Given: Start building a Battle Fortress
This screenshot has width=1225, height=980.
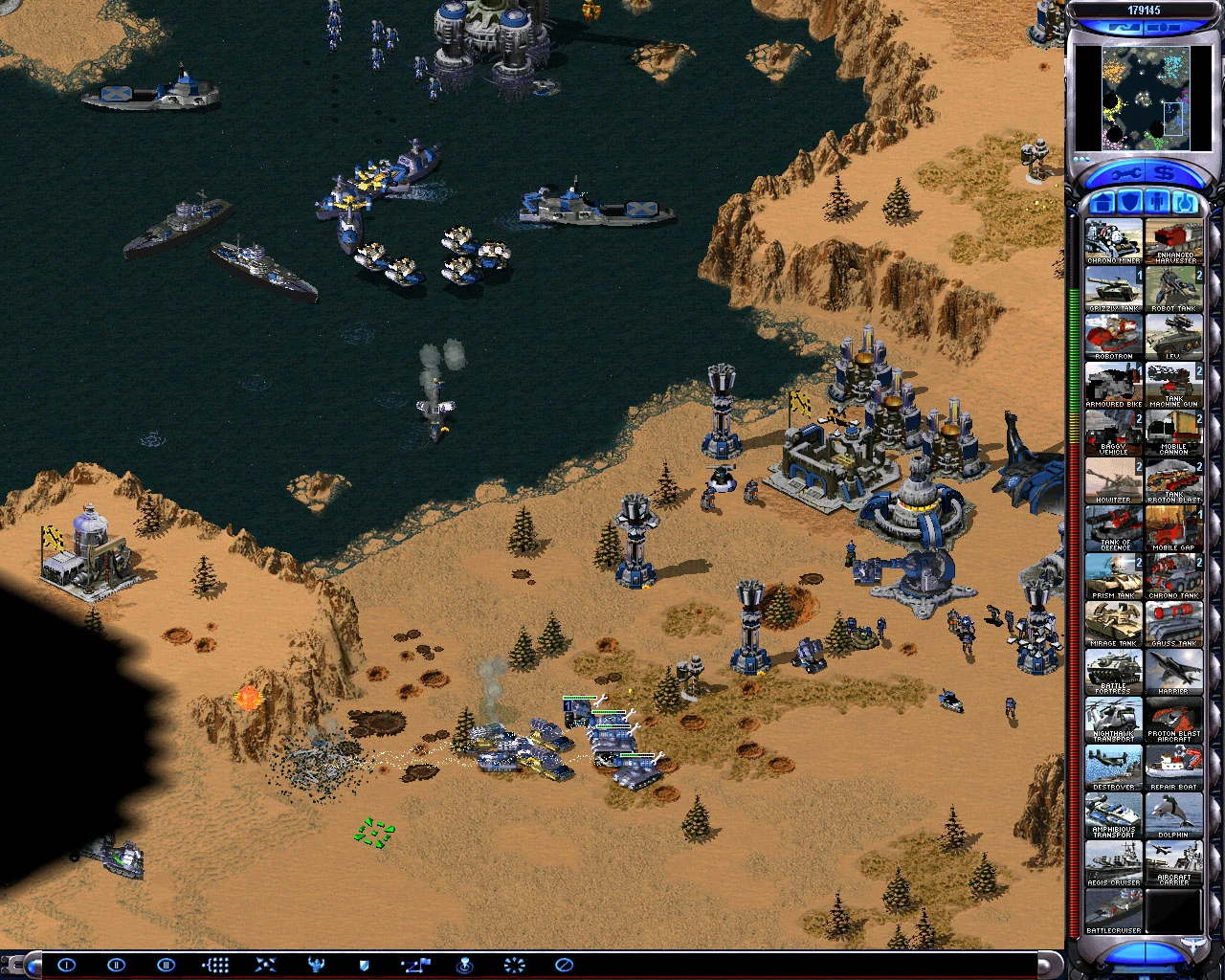Looking at the screenshot, I should pyautogui.click(x=1113, y=670).
